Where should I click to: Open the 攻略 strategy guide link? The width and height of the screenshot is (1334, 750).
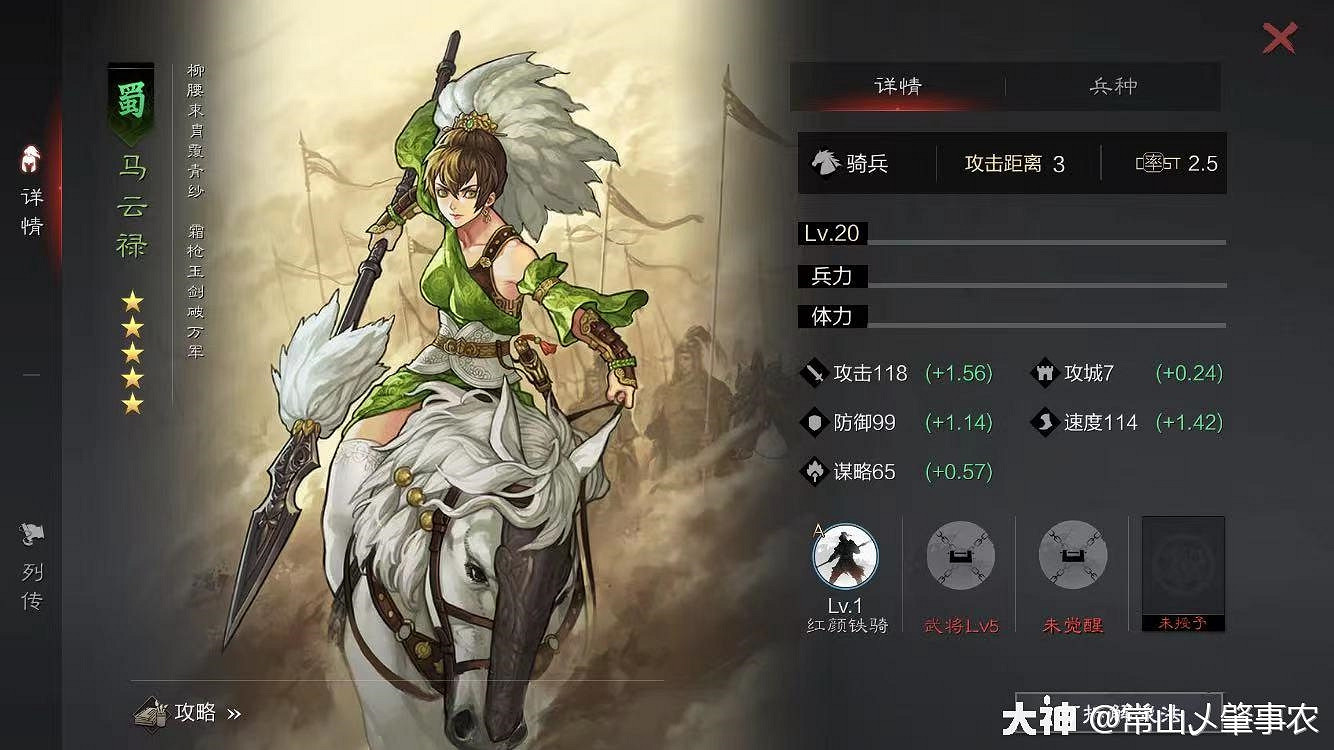185,713
